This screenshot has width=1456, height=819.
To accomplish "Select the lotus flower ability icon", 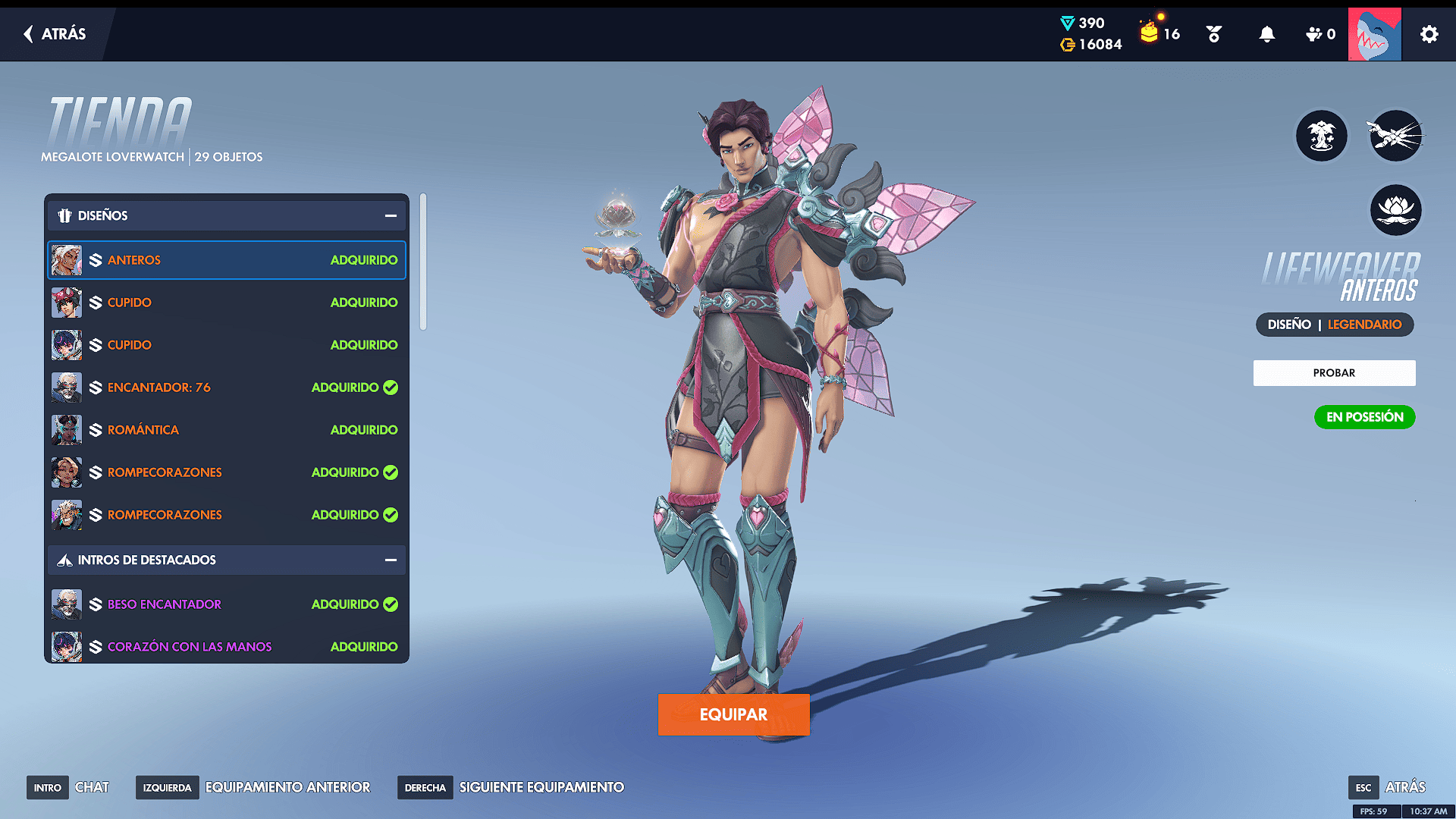I will (1395, 210).
